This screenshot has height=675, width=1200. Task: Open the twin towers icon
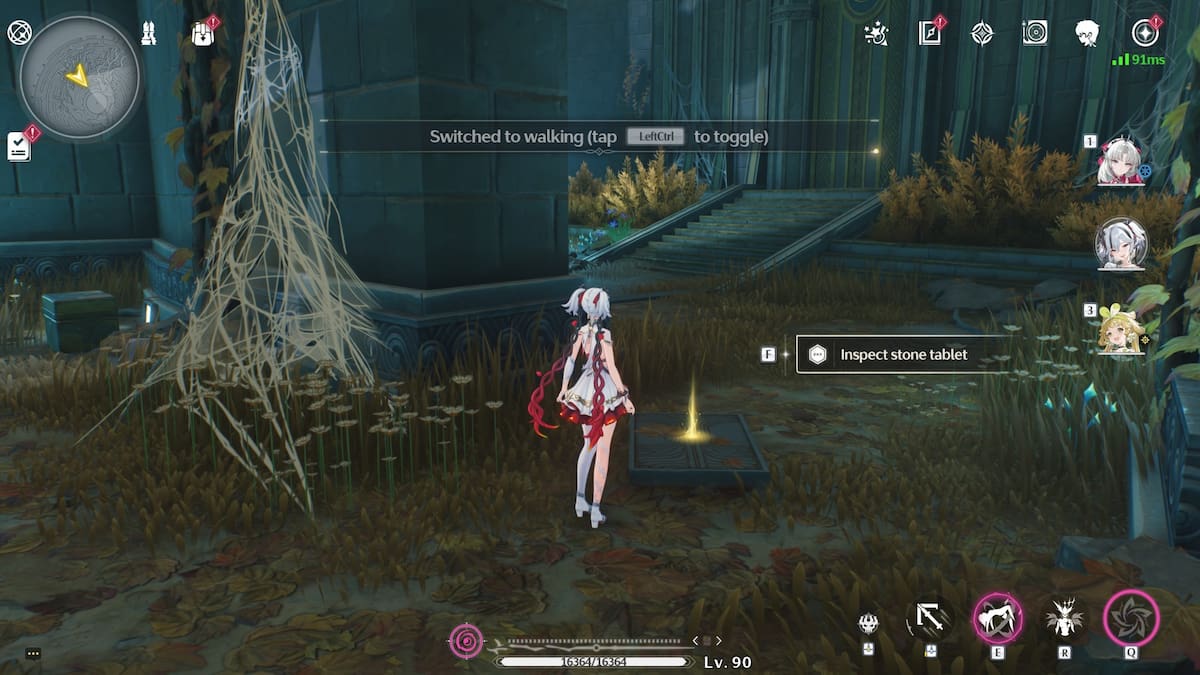(x=149, y=33)
